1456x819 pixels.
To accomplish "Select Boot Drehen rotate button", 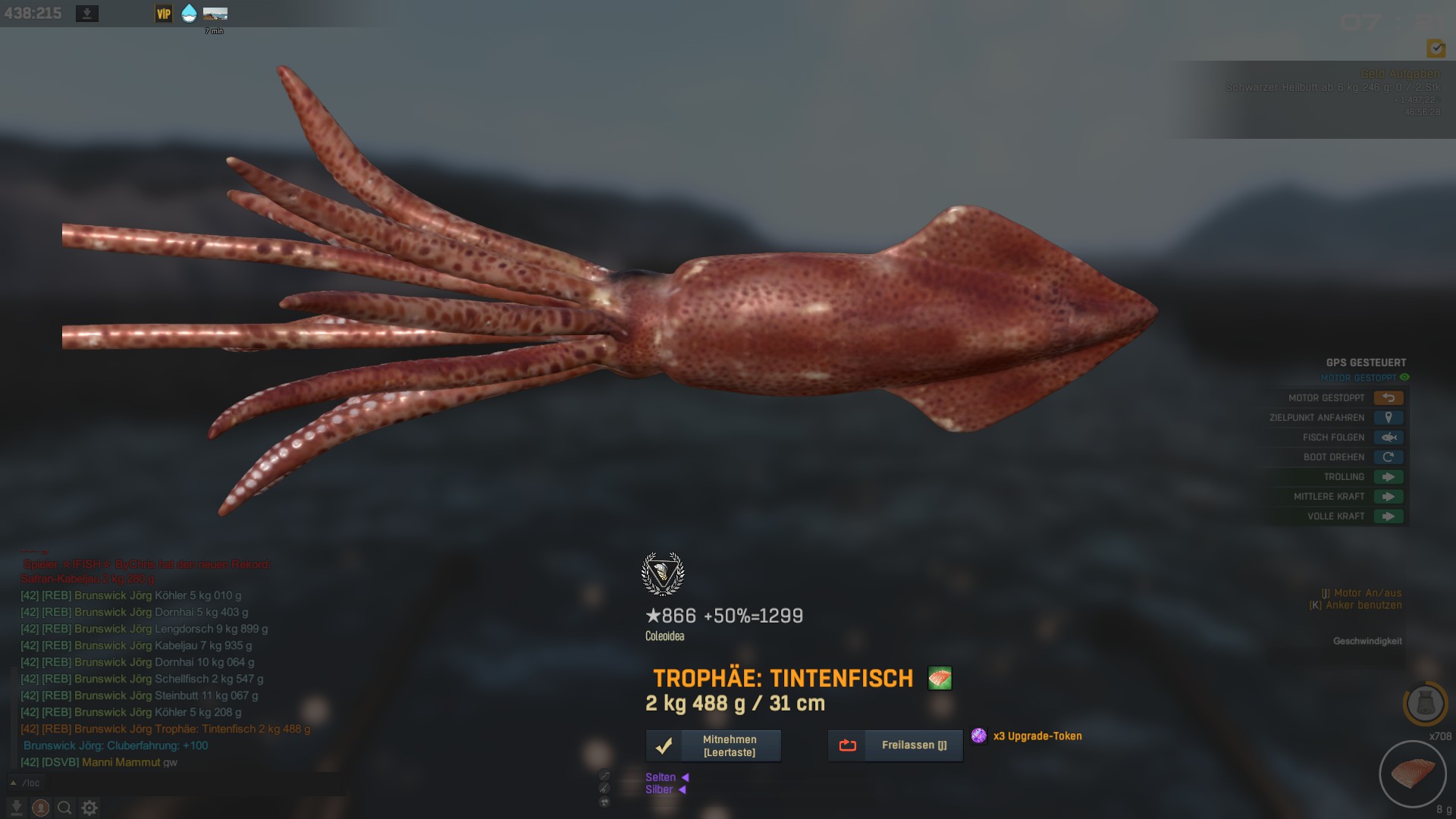I will click(x=1388, y=457).
